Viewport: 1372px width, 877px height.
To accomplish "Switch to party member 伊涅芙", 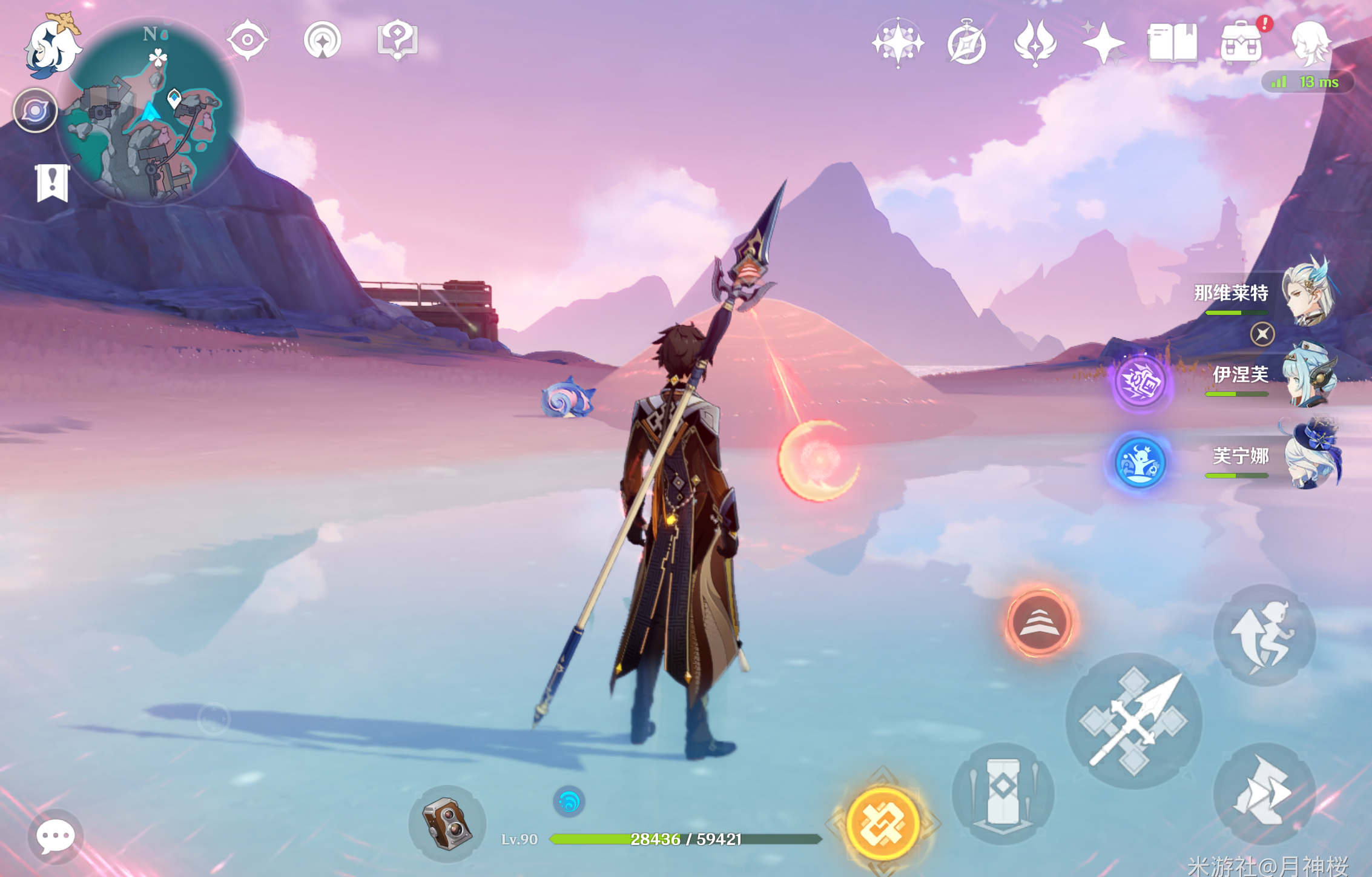I will (1308, 376).
